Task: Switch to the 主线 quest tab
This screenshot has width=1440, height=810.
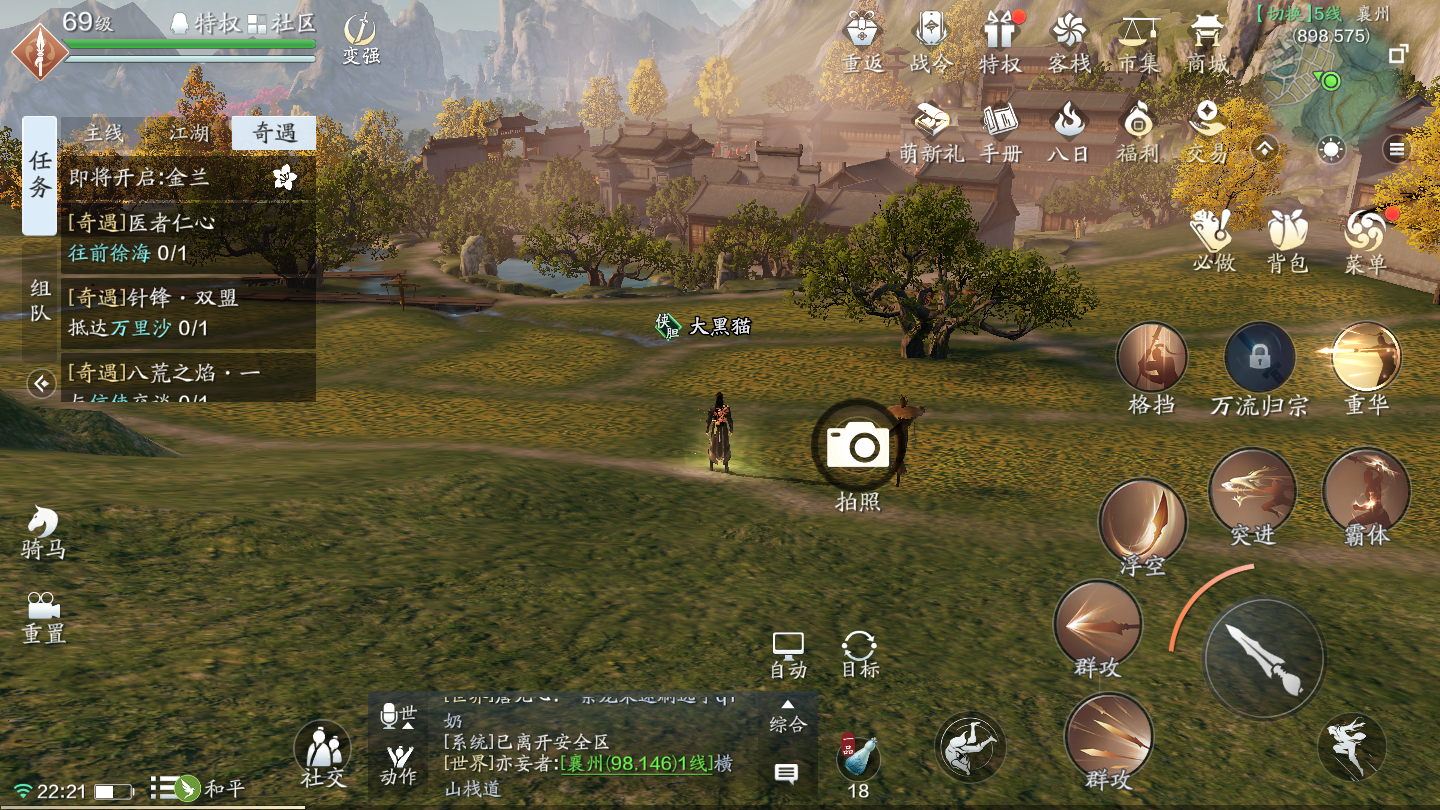Action: [x=103, y=133]
